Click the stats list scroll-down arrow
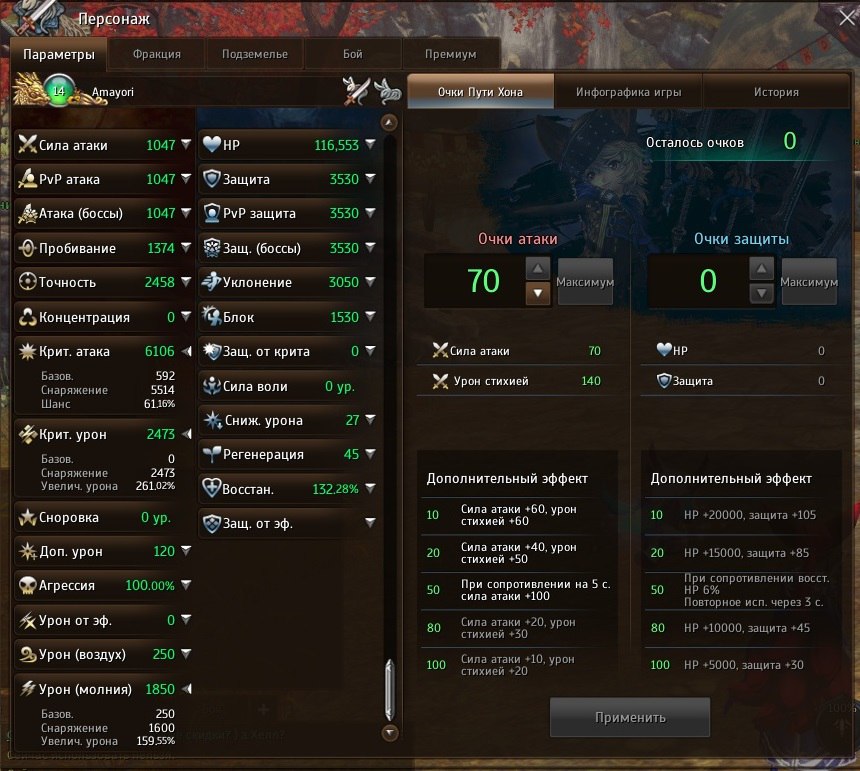 point(390,732)
